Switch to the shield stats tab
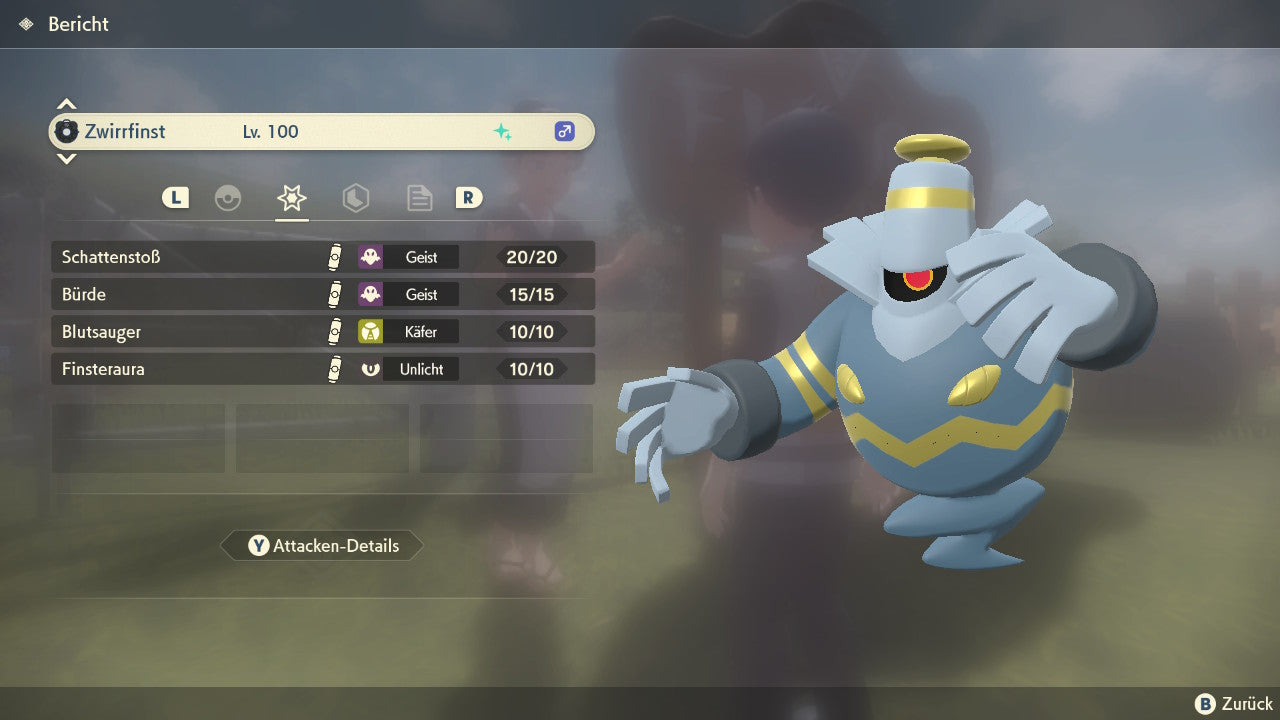Viewport: 1280px width, 720px height. 355,198
